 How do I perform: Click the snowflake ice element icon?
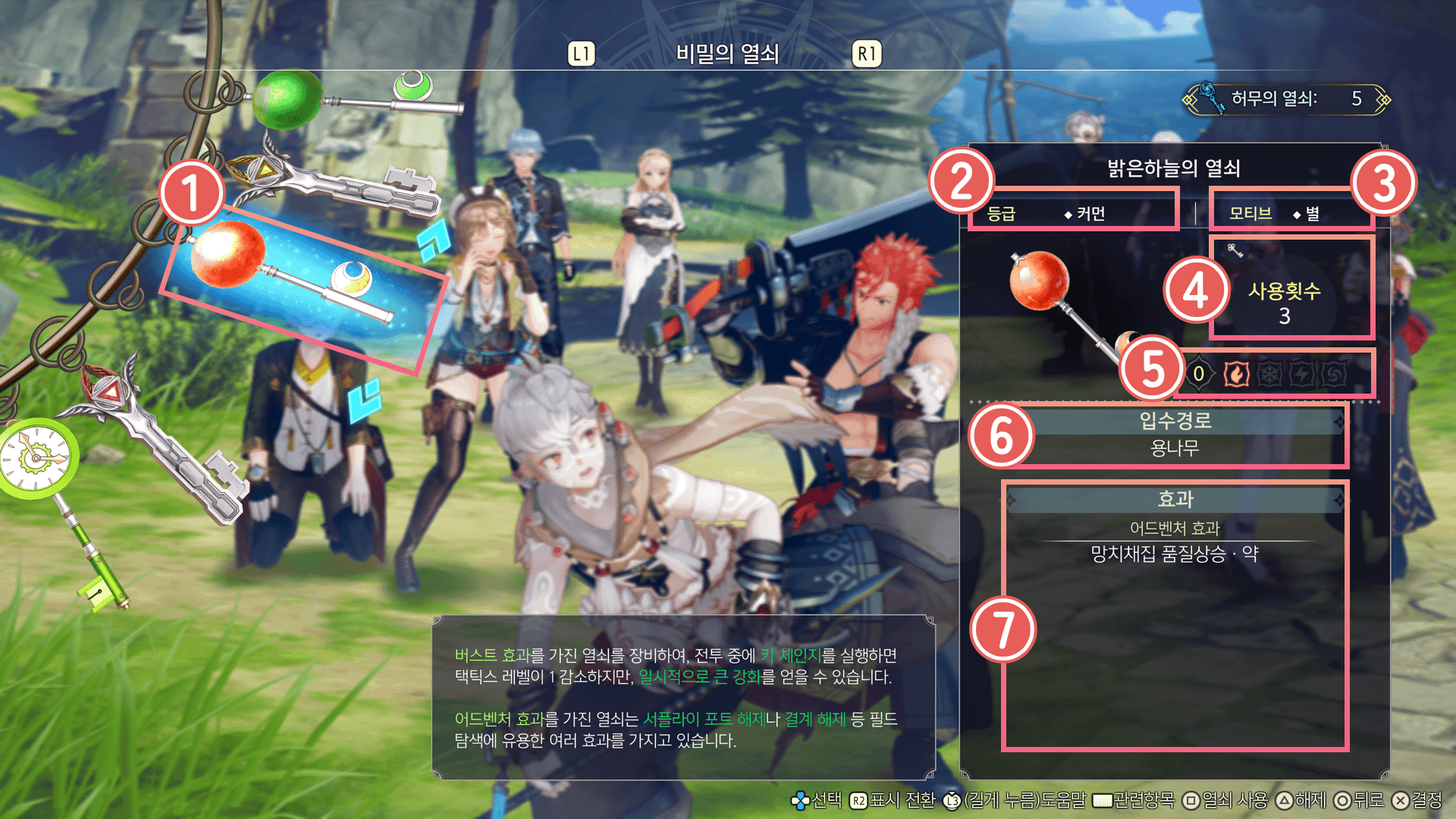pos(1269,374)
